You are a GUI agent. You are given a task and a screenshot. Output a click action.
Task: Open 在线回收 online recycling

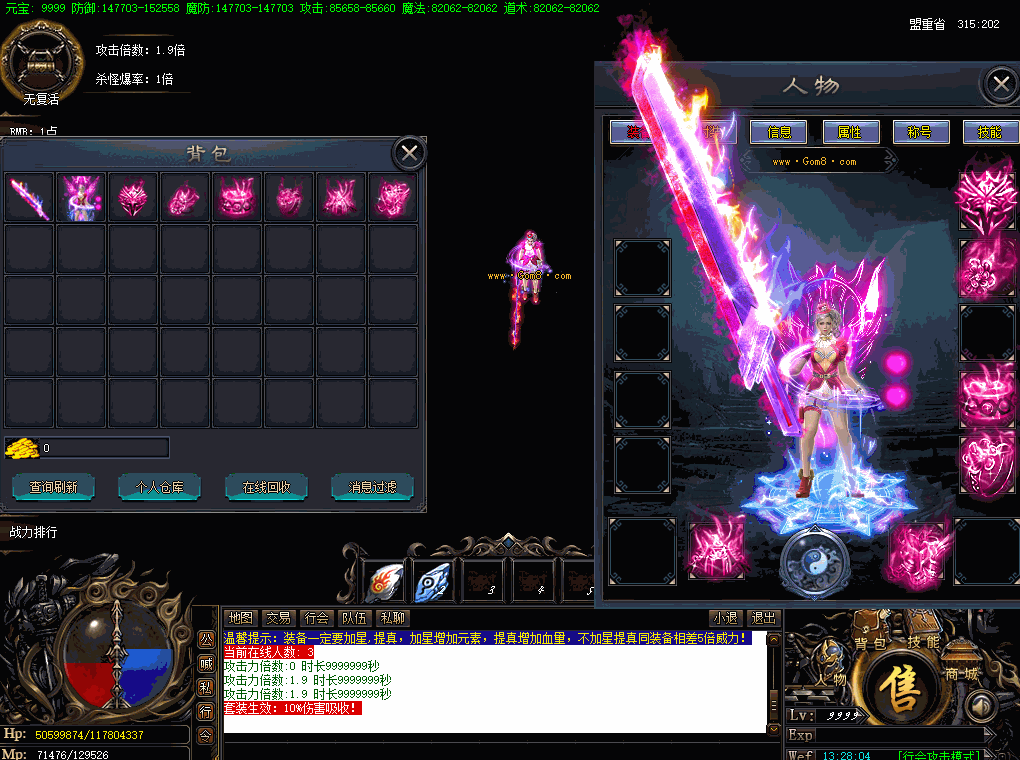(x=266, y=487)
